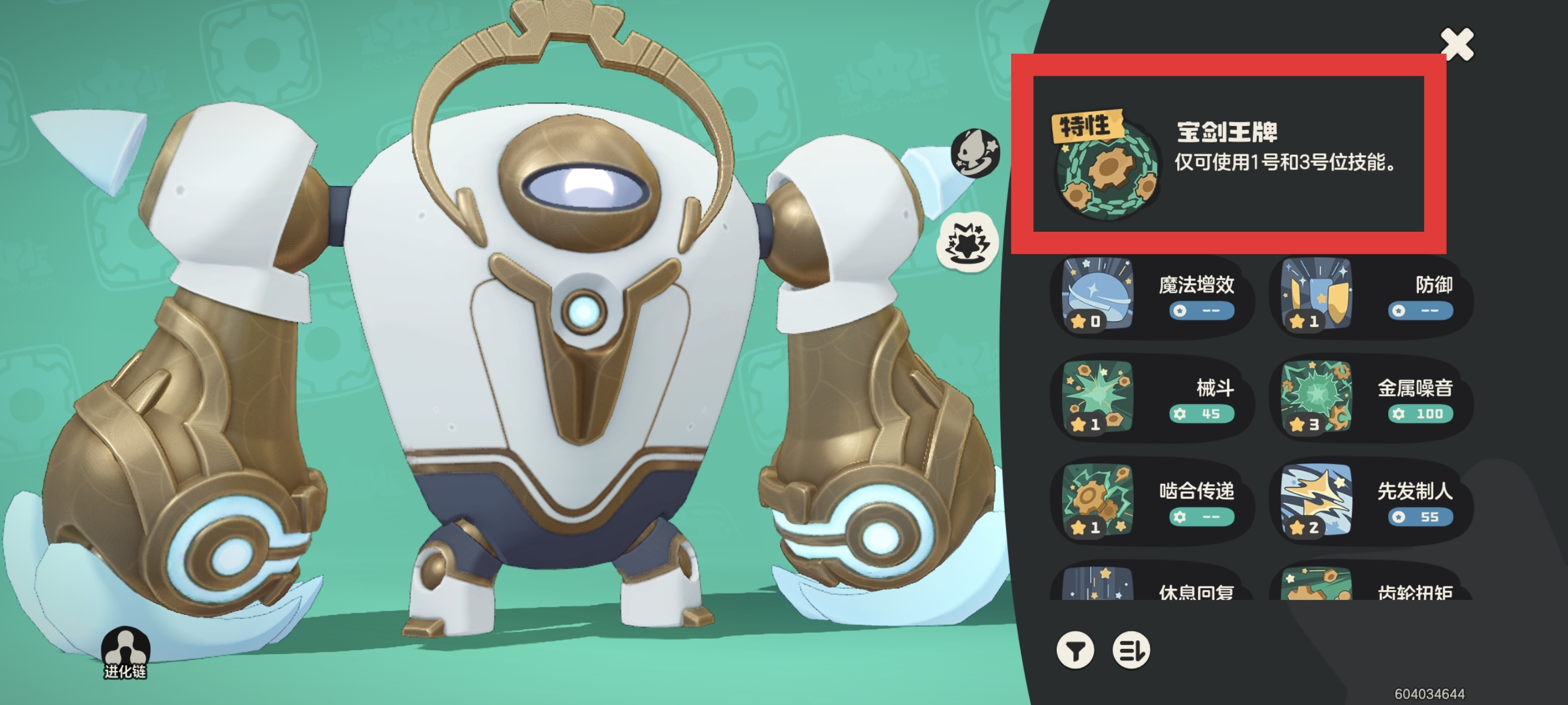Image resolution: width=1568 pixels, height=705 pixels.
Task: Close the skill panel with the X
Action: (1457, 44)
